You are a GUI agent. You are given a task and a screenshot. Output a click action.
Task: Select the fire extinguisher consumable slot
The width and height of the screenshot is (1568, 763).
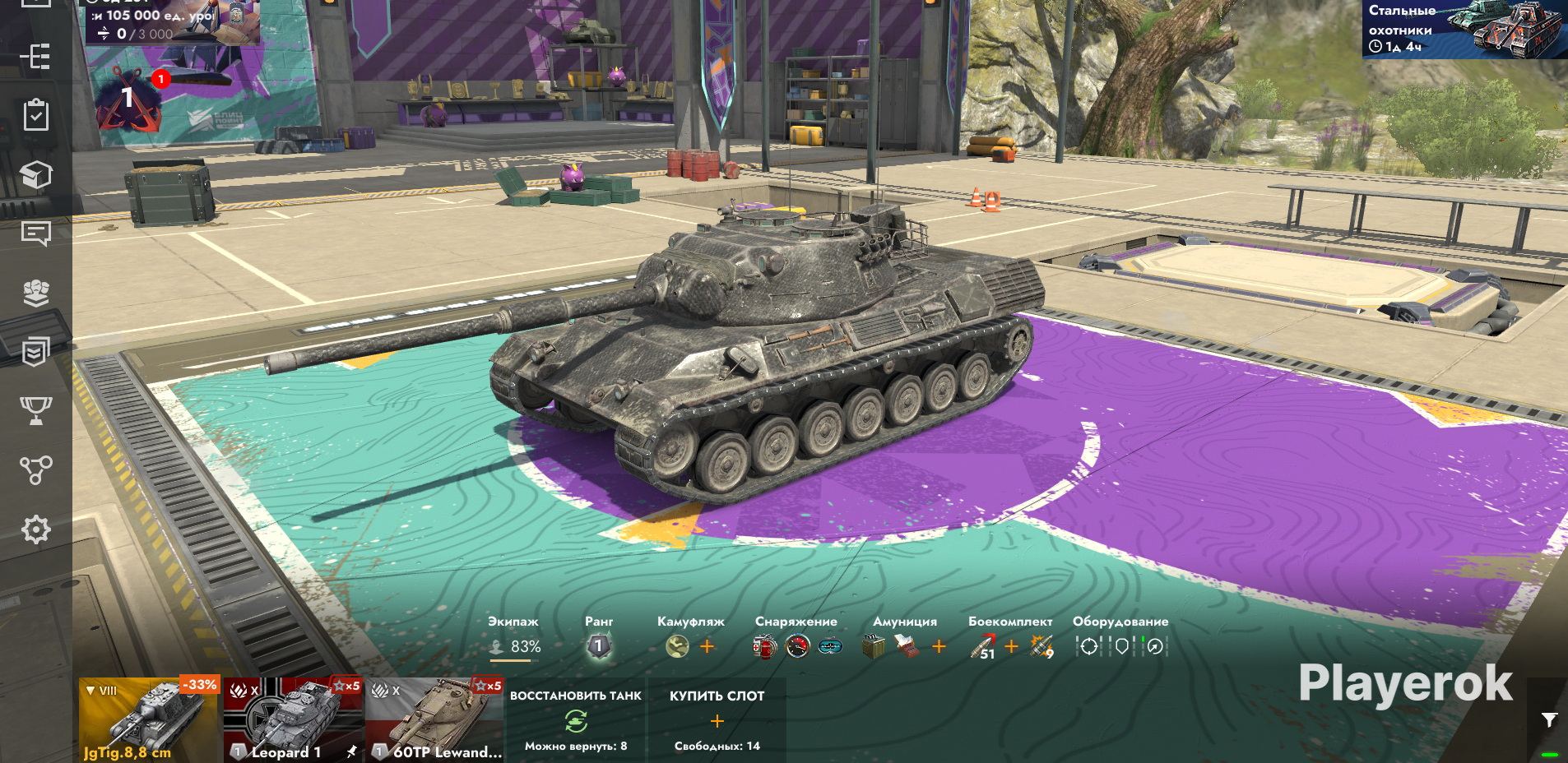pos(764,647)
